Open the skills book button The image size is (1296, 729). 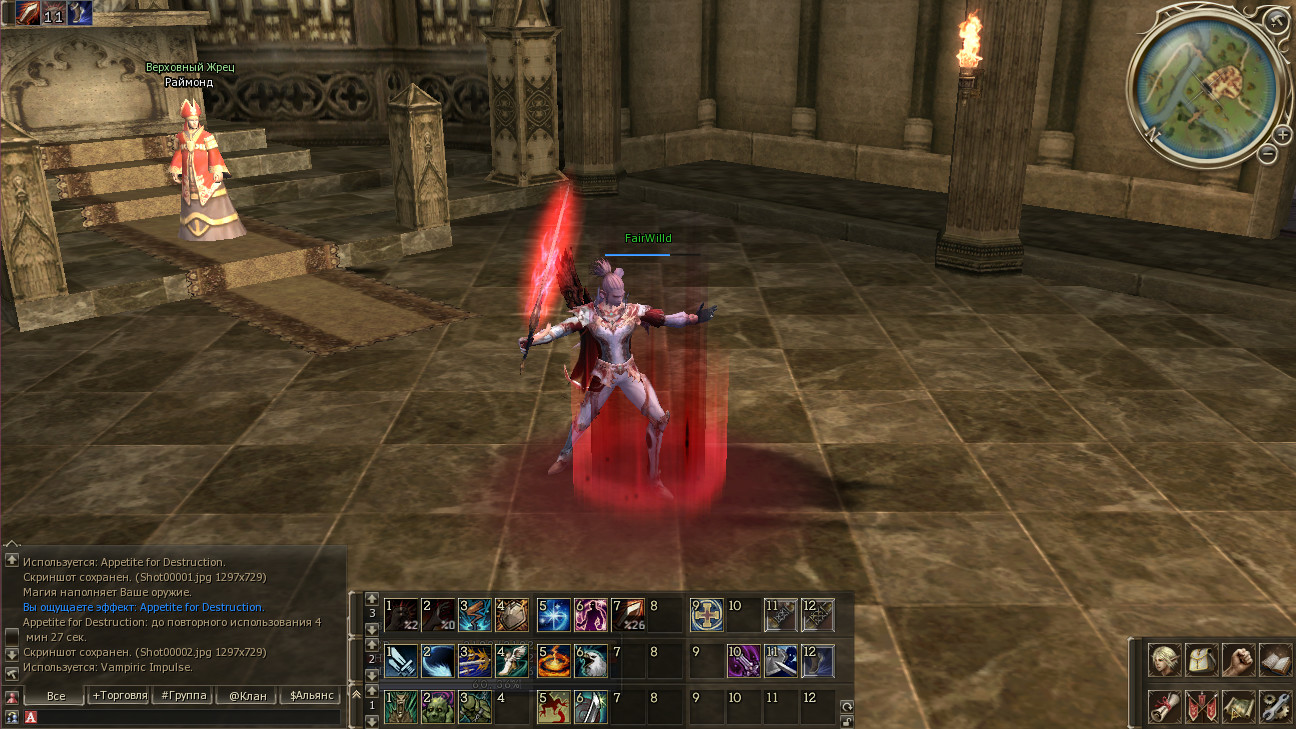click(x=1275, y=660)
